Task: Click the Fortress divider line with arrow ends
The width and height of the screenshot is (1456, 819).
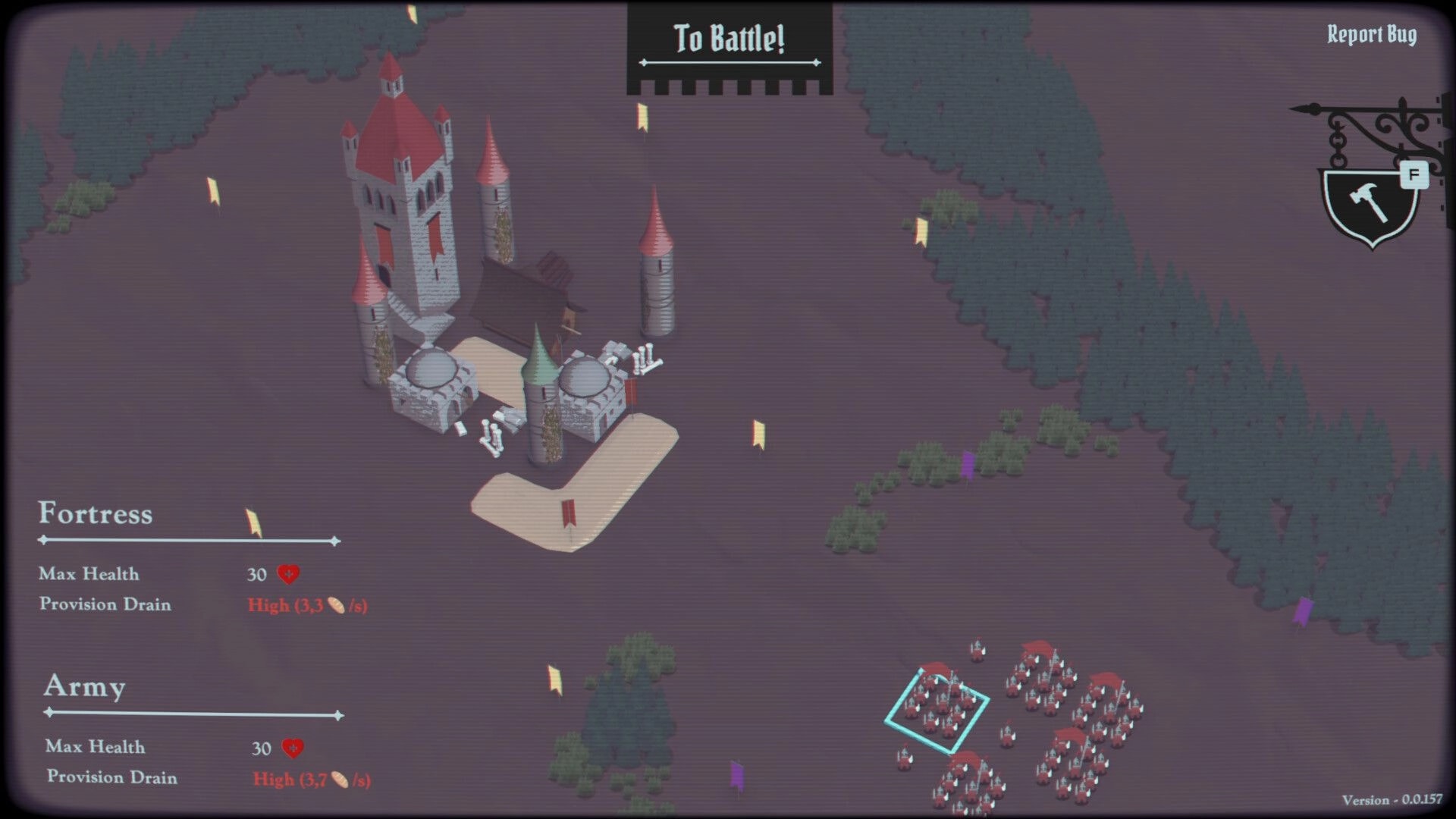Action: 188,541
